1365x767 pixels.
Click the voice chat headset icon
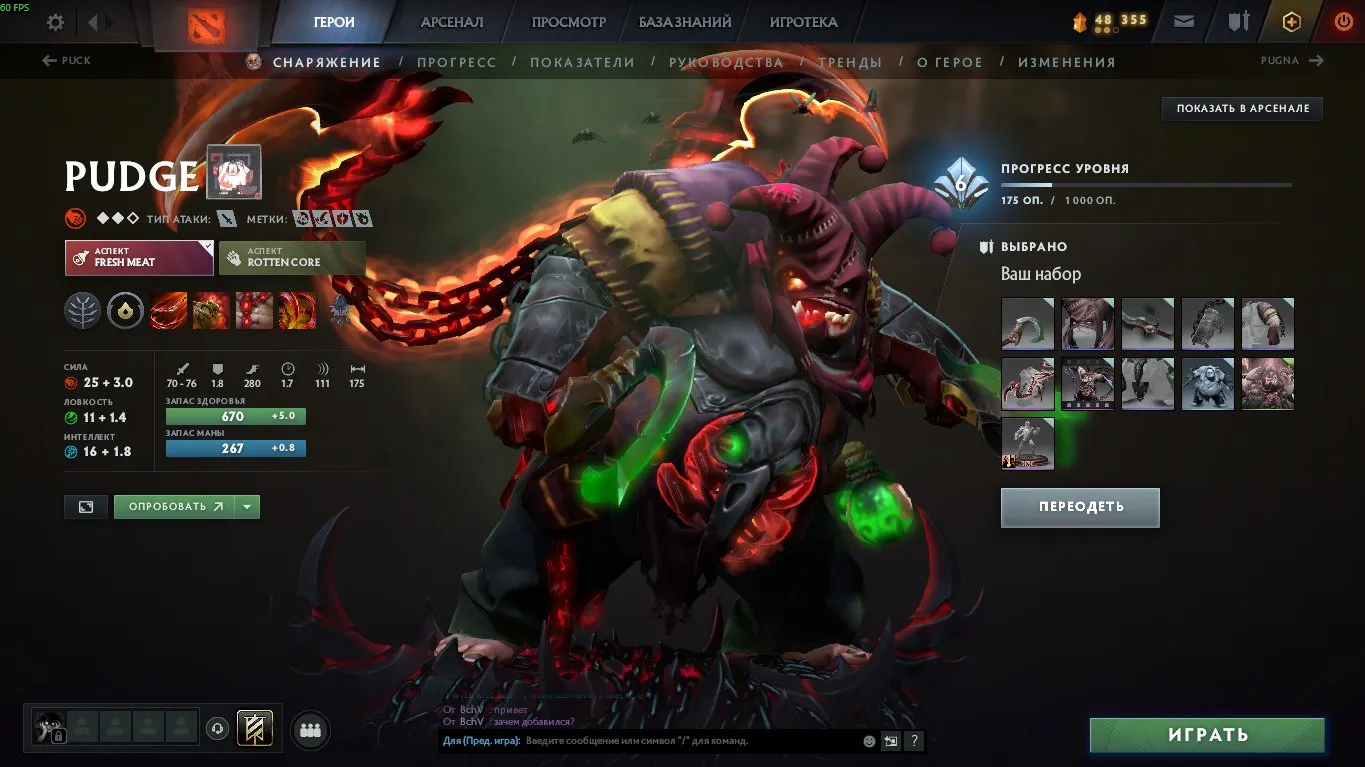(x=217, y=728)
